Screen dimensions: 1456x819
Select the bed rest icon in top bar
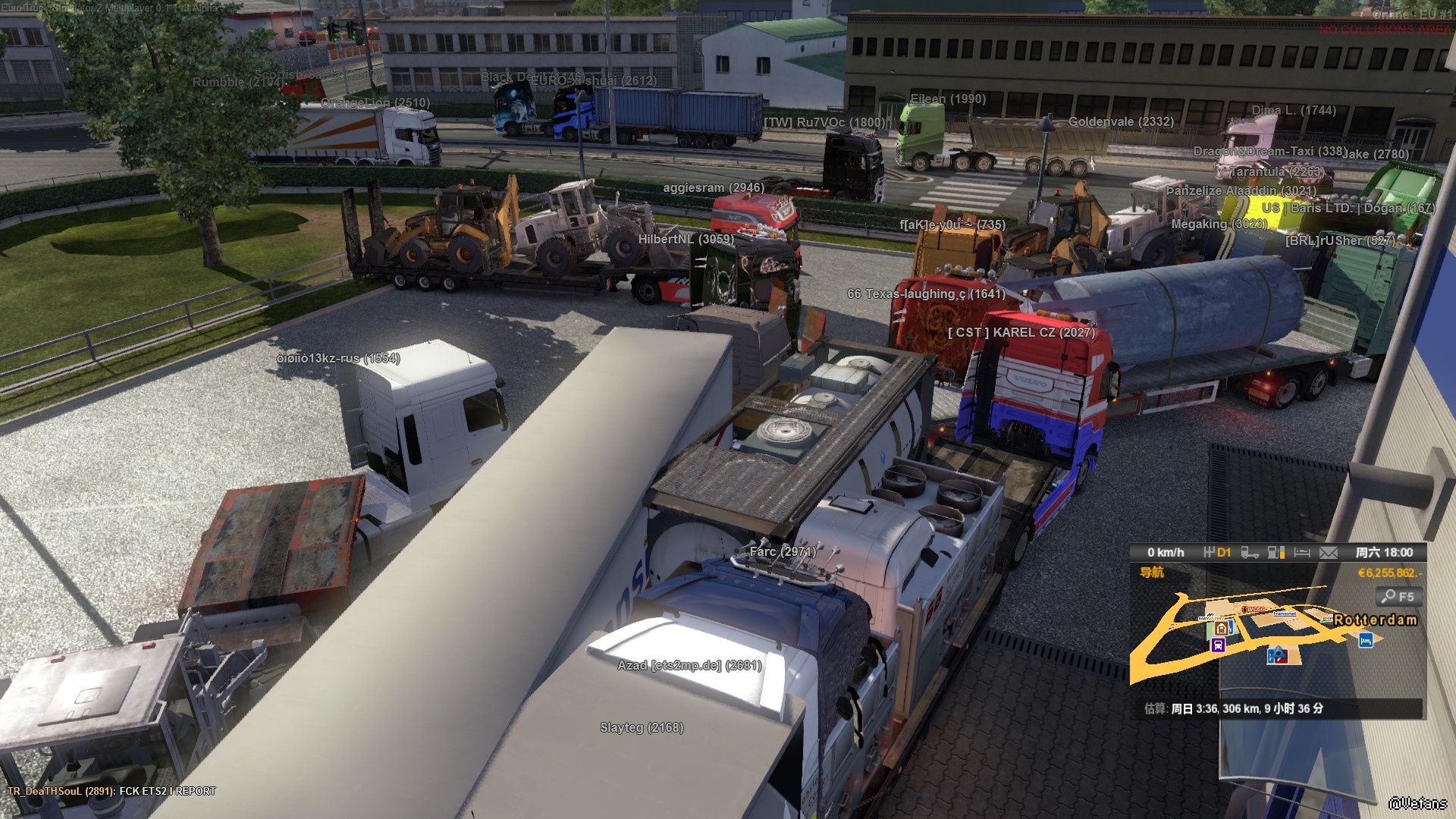(x=1302, y=553)
